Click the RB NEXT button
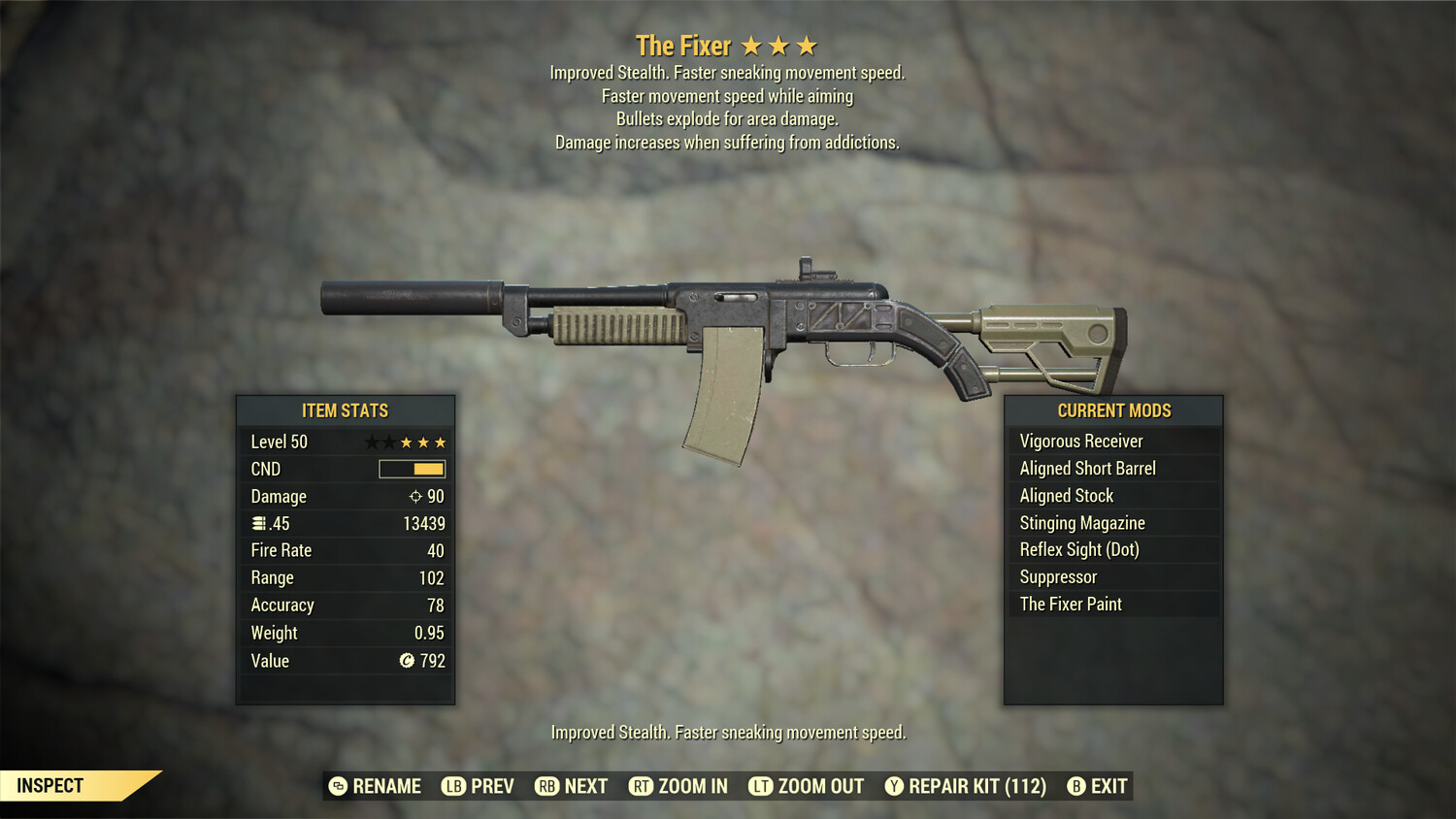The image size is (1456, 819). click(x=570, y=786)
